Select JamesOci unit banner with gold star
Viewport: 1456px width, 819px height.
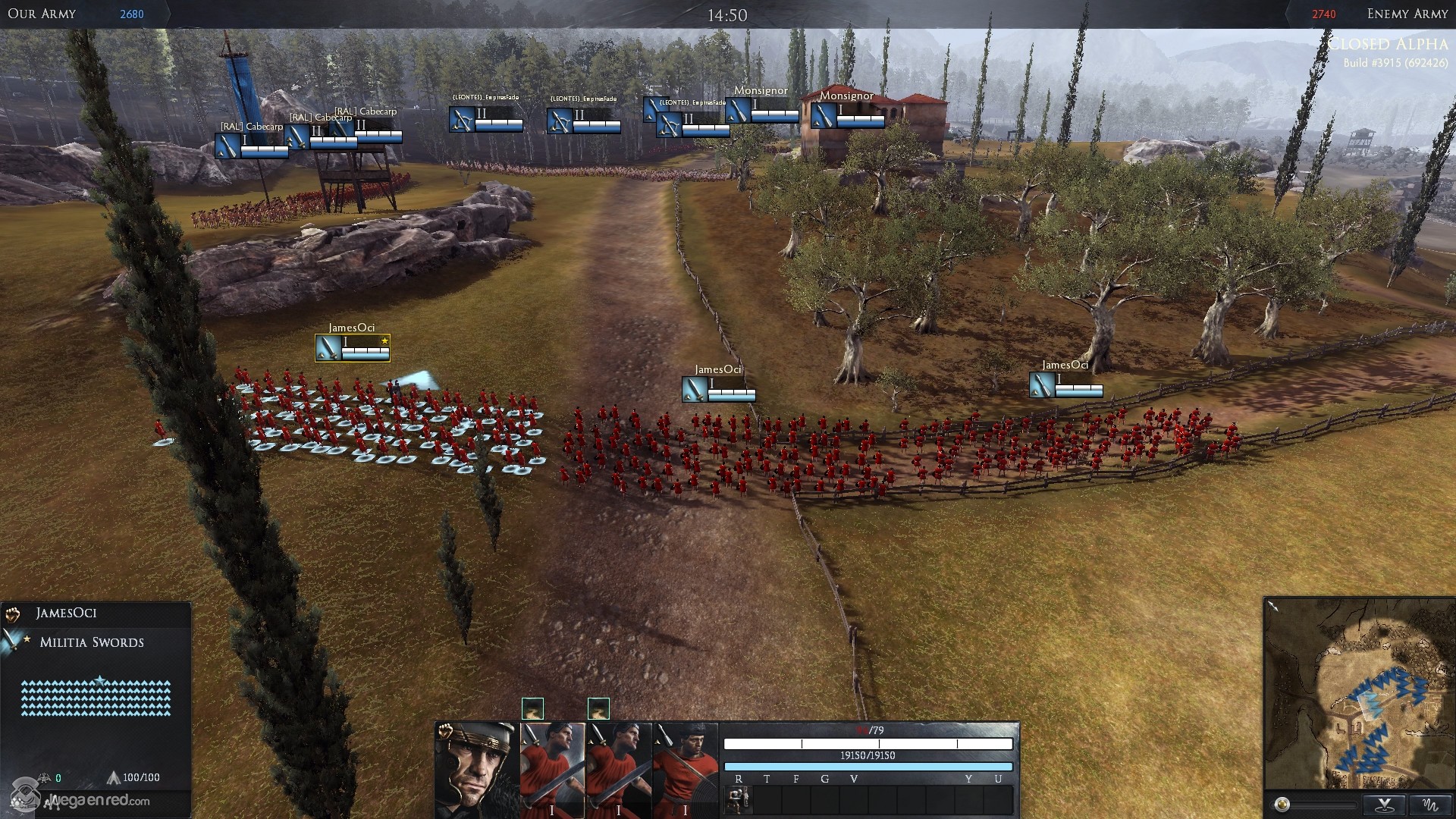(353, 348)
